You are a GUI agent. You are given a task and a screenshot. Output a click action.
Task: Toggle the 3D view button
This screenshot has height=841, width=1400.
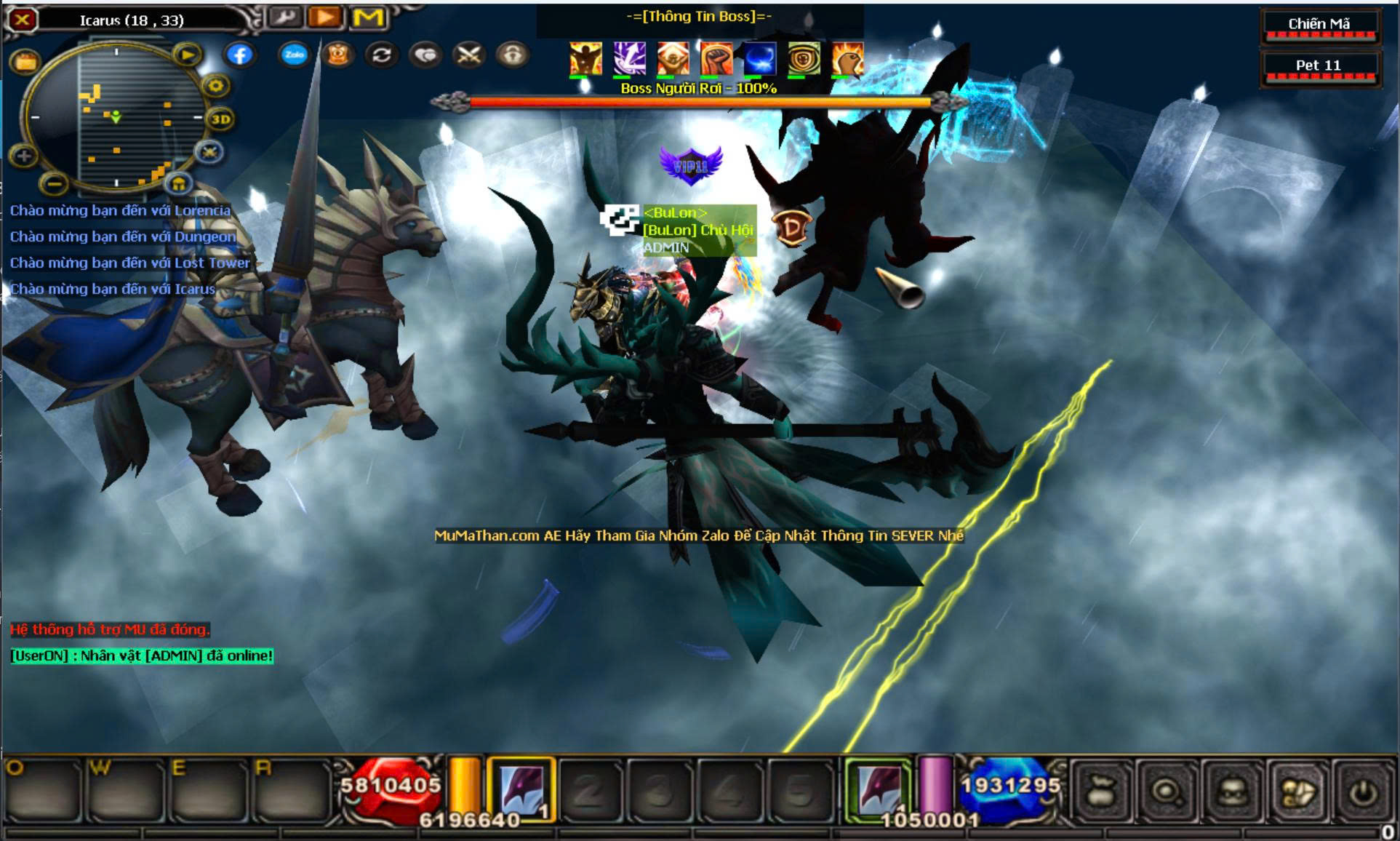click(220, 119)
